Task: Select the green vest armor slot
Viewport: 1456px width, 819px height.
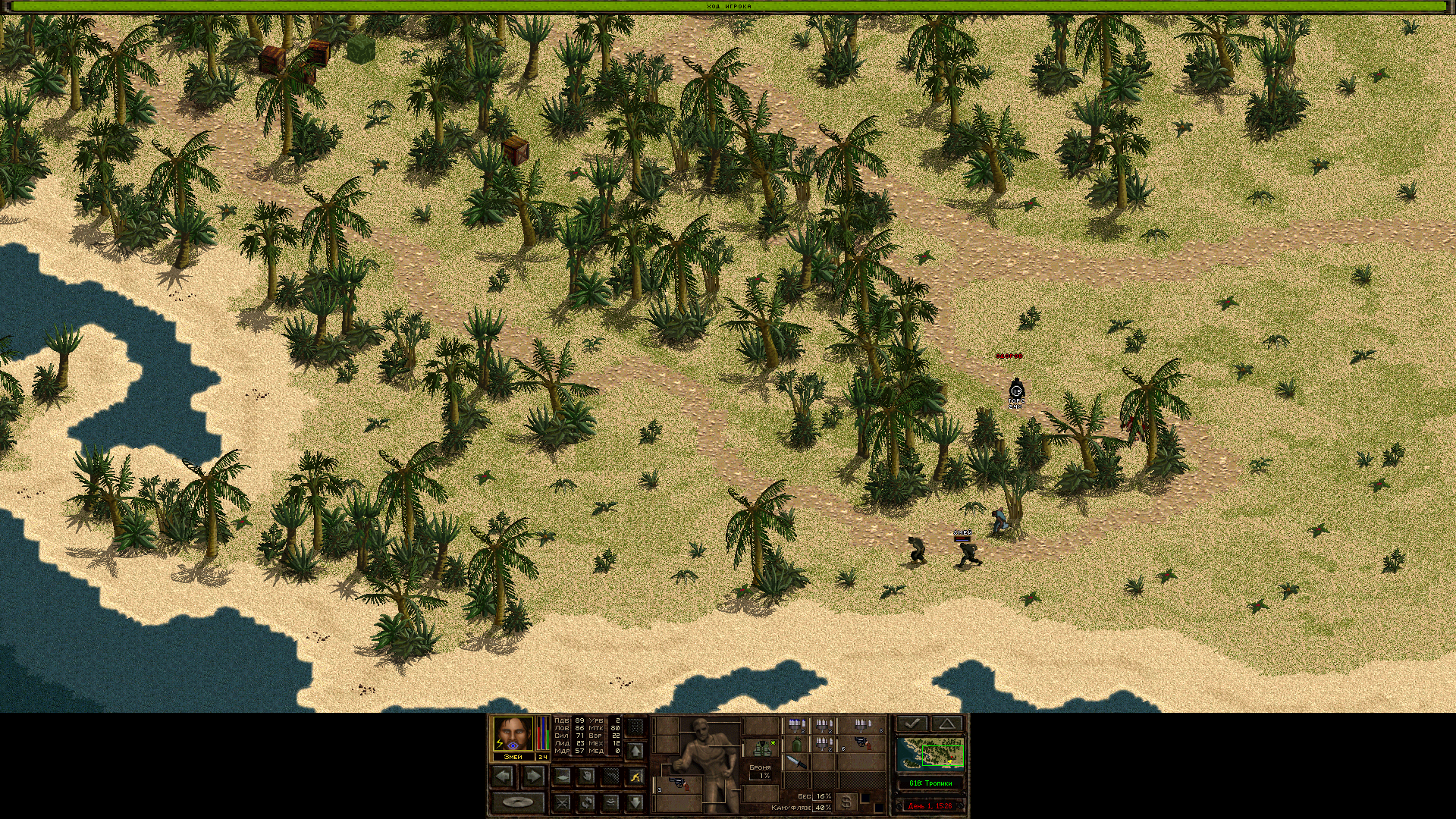Action: click(x=761, y=748)
